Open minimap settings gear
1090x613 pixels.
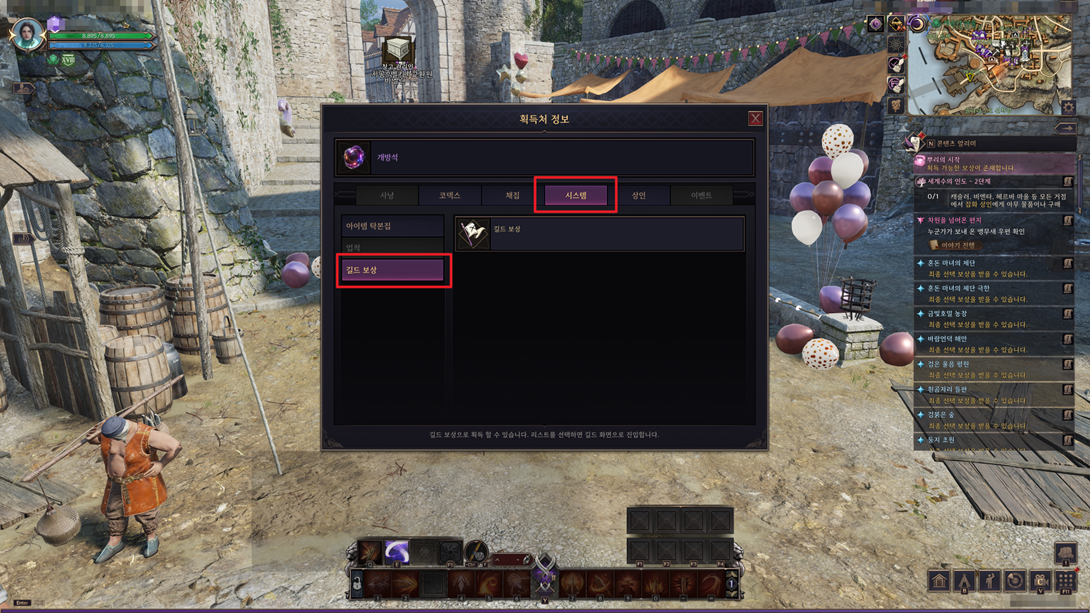pos(1068,107)
